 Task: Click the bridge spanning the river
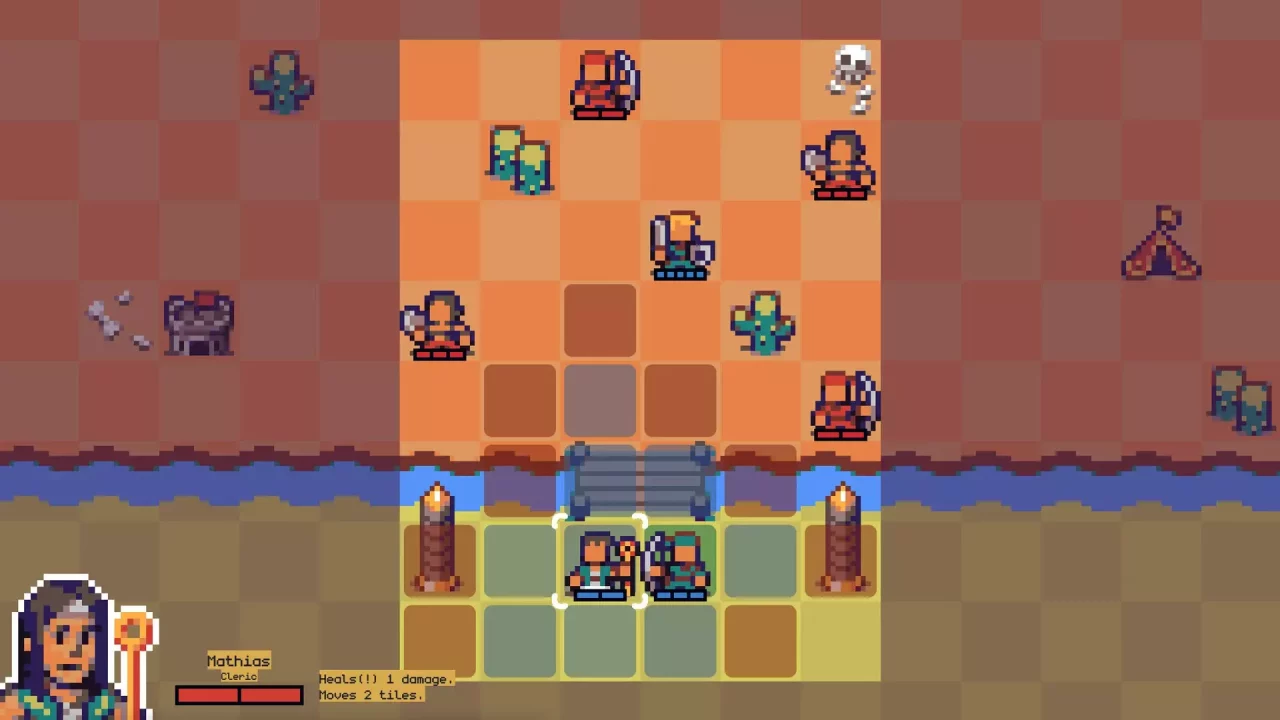pyautogui.click(x=640, y=480)
